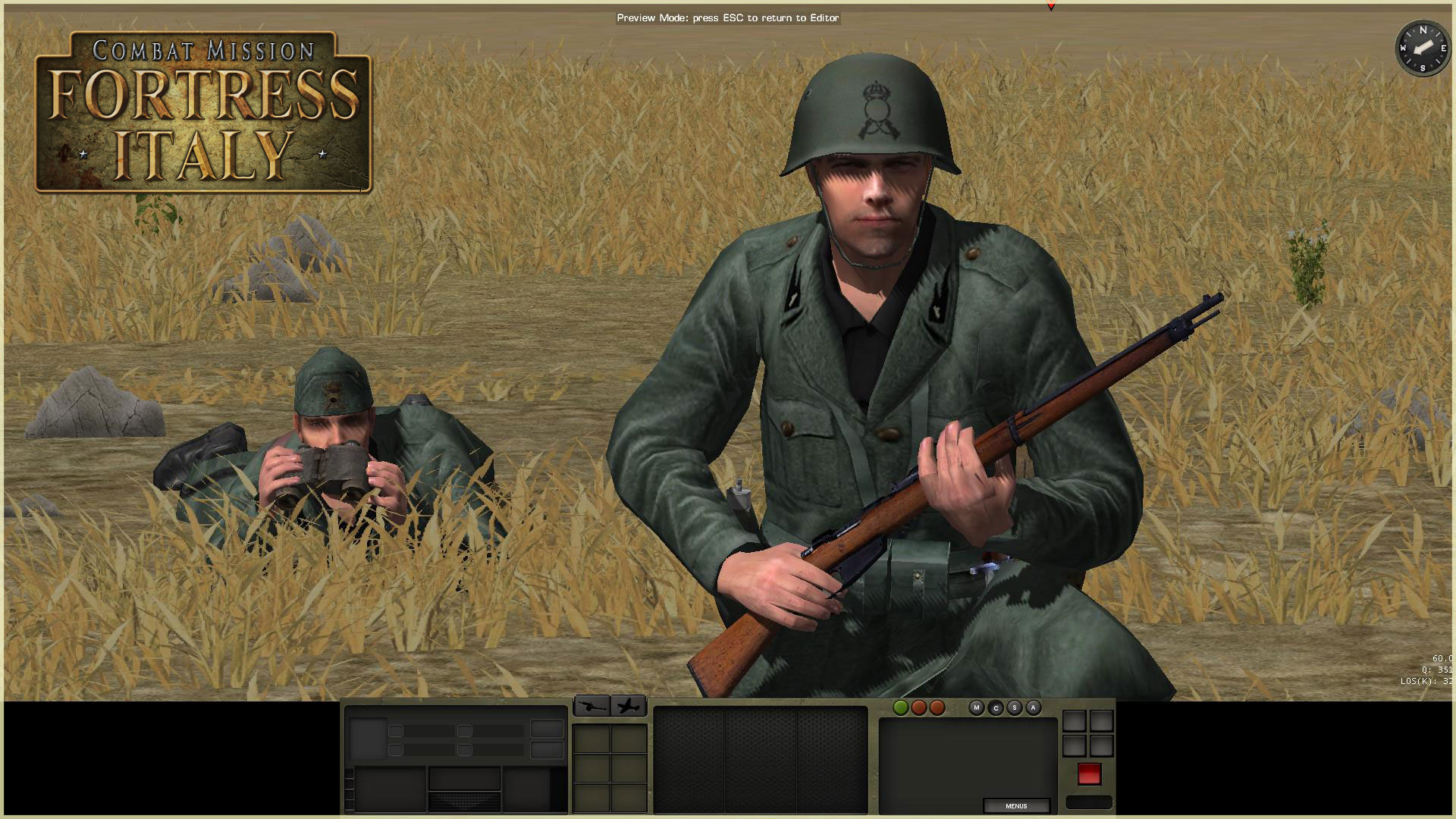Toggle the green status light on the panel
Image resolution: width=1456 pixels, height=819 pixels.
900,707
